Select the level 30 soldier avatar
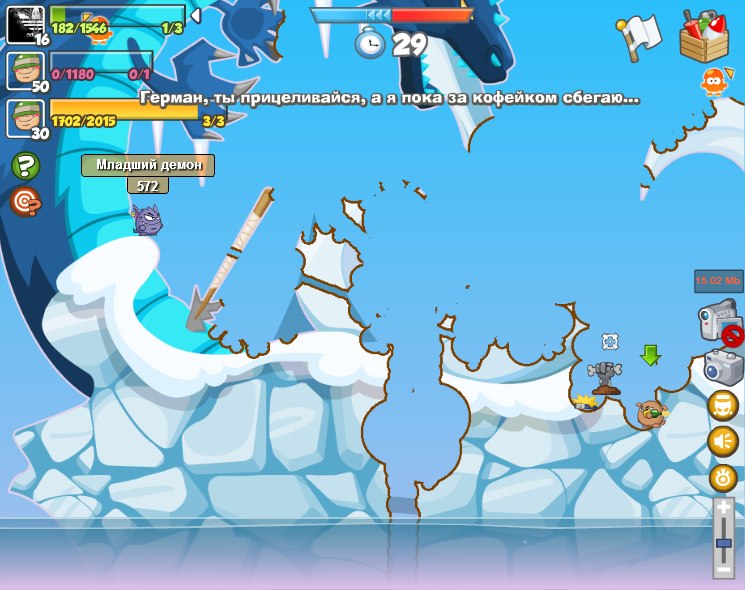The width and height of the screenshot is (745, 590). point(25,118)
